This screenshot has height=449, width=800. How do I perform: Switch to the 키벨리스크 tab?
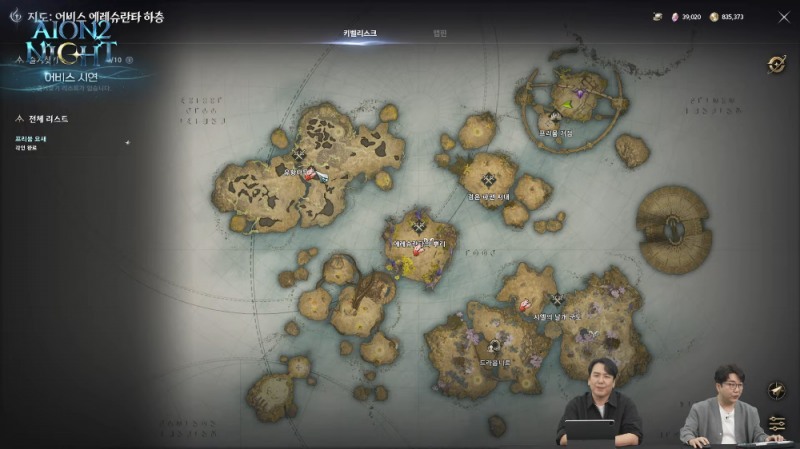coord(360,33)
